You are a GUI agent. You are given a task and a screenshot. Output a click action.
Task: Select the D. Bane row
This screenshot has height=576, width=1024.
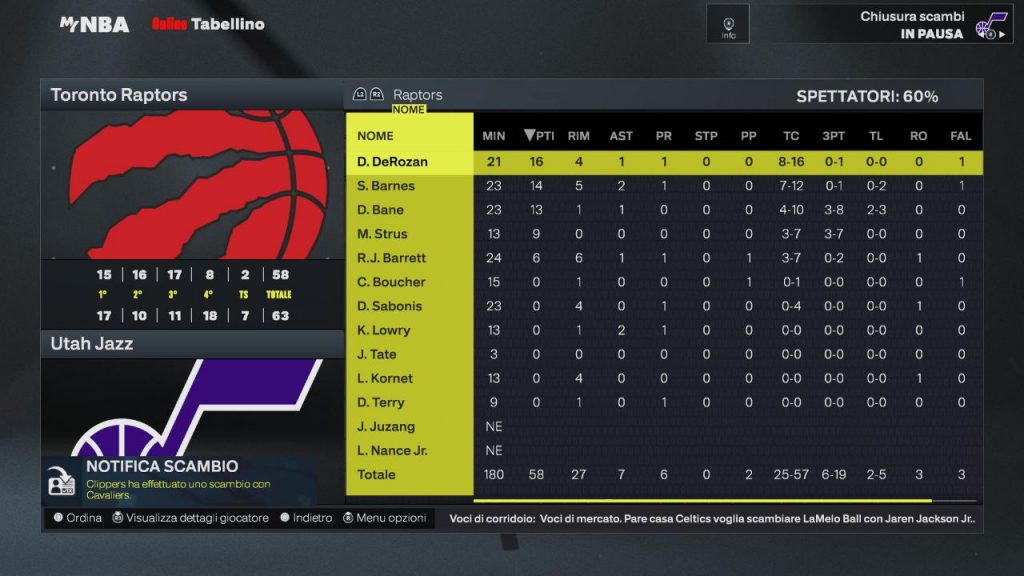(x=381, y=210)
